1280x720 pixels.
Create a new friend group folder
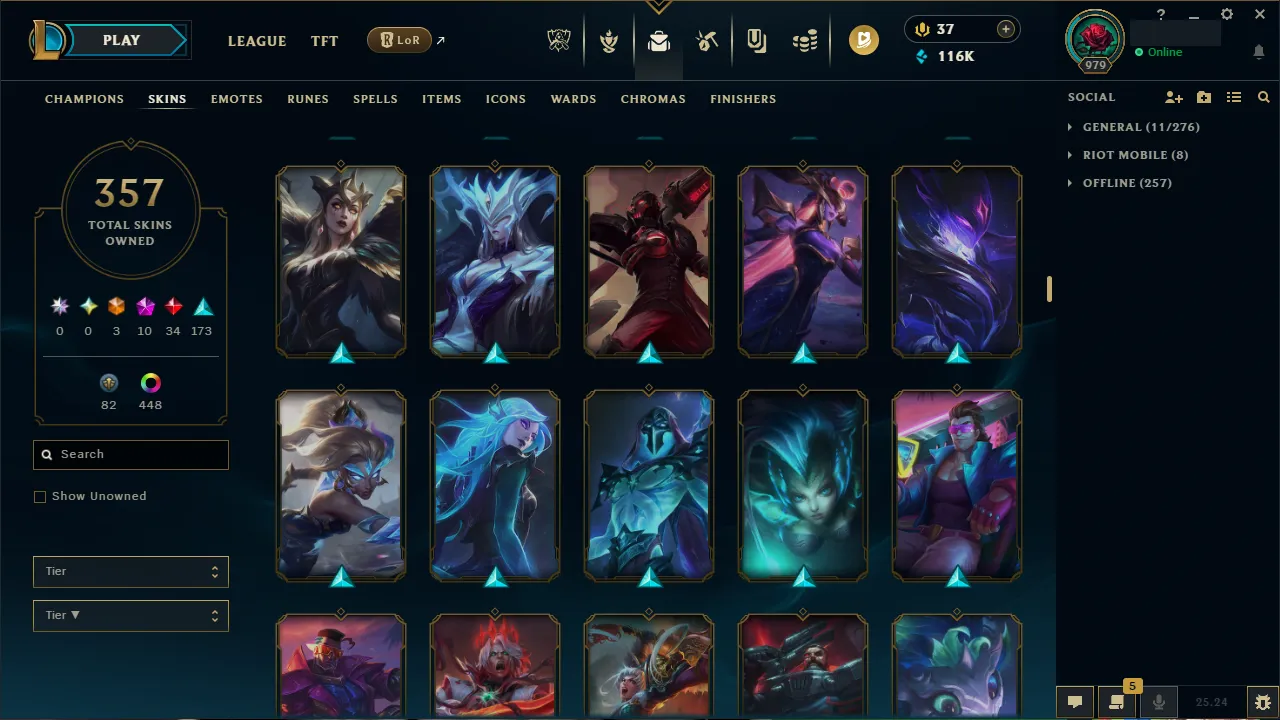[1204, 97]
